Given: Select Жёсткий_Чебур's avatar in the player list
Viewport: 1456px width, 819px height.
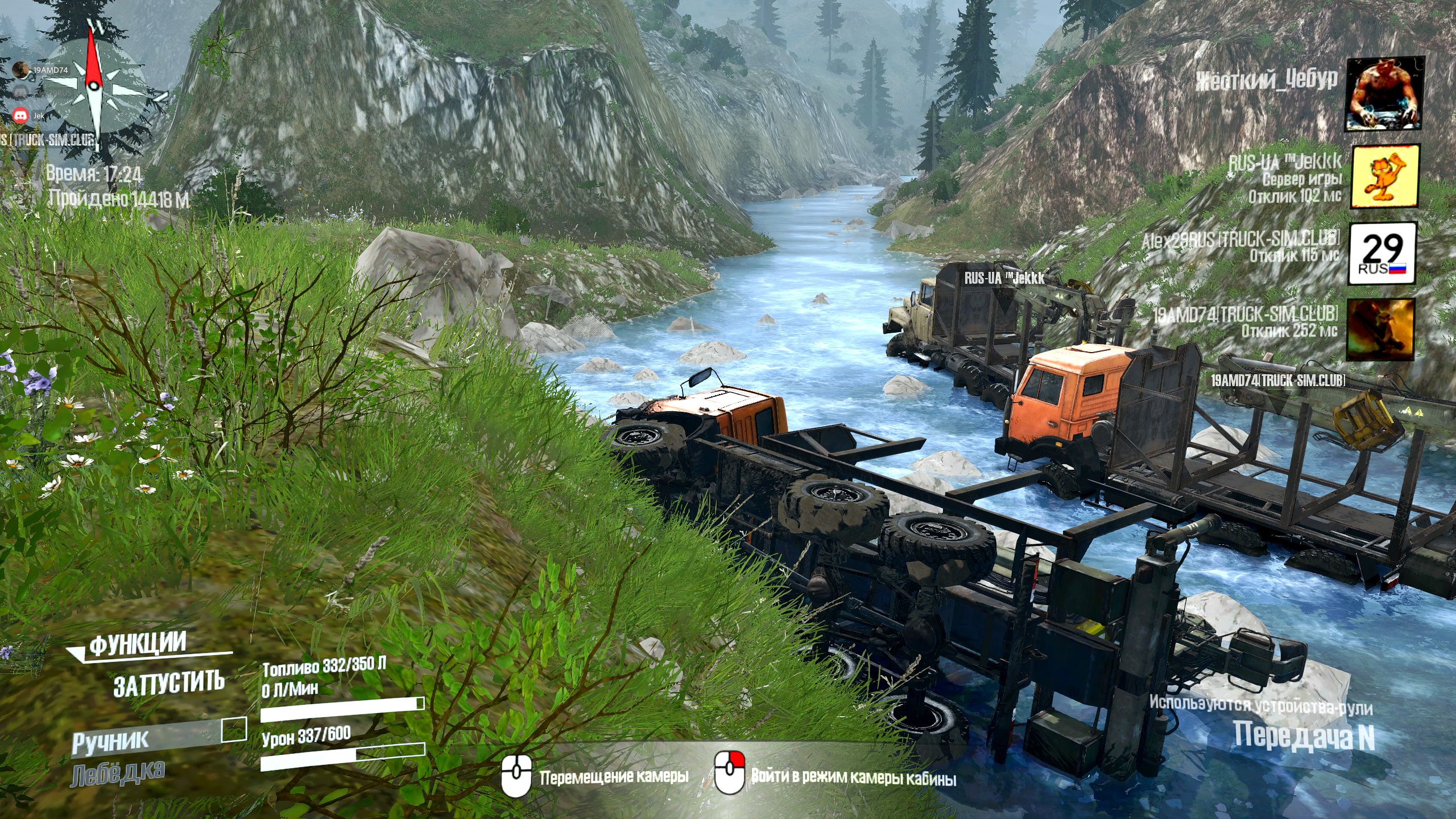Looking at the screenshot, I should tap(1383, 94).
